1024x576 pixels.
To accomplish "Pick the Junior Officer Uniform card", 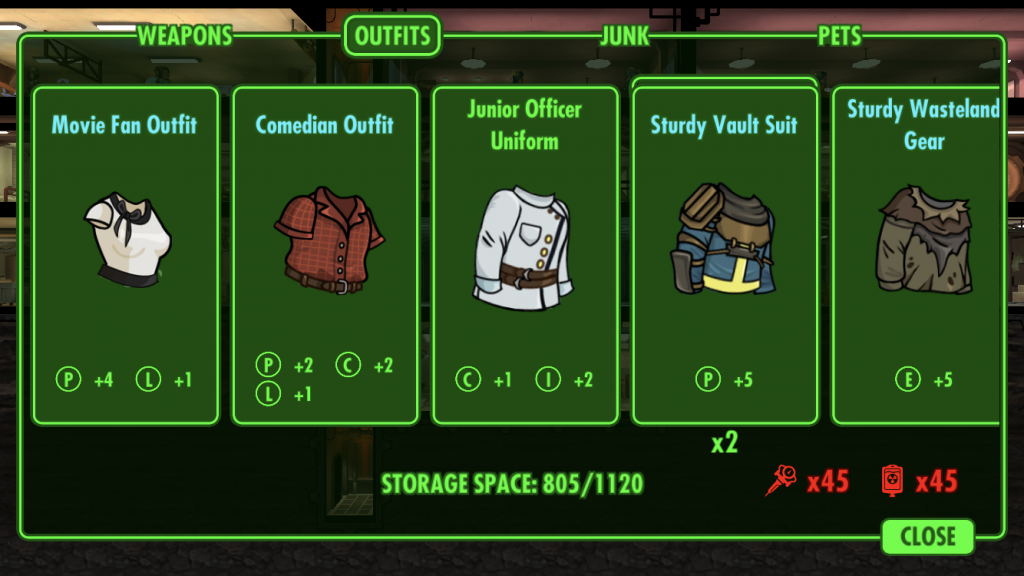I will pos(525,255).
